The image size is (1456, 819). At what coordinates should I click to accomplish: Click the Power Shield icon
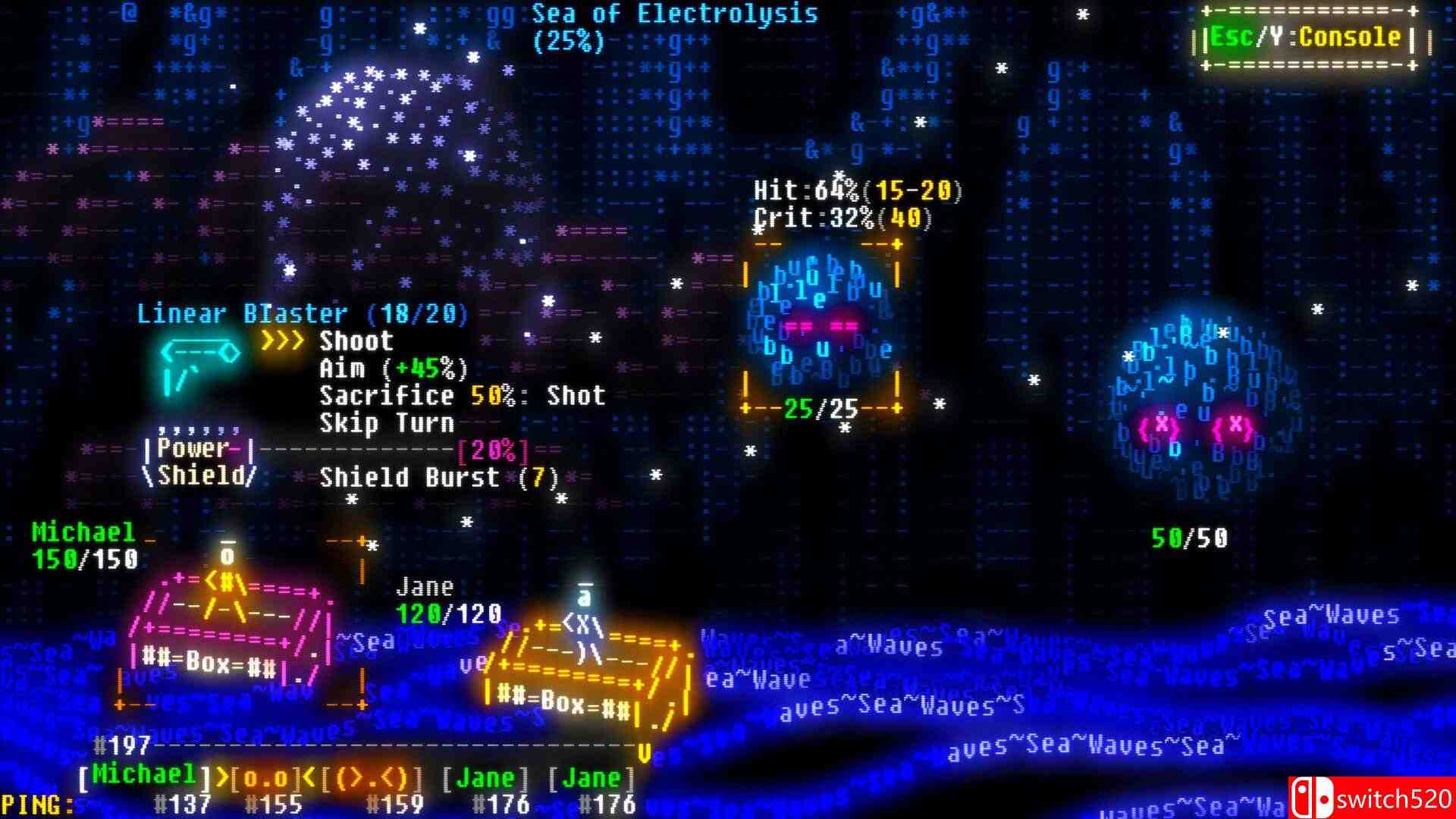pos(201,459)
